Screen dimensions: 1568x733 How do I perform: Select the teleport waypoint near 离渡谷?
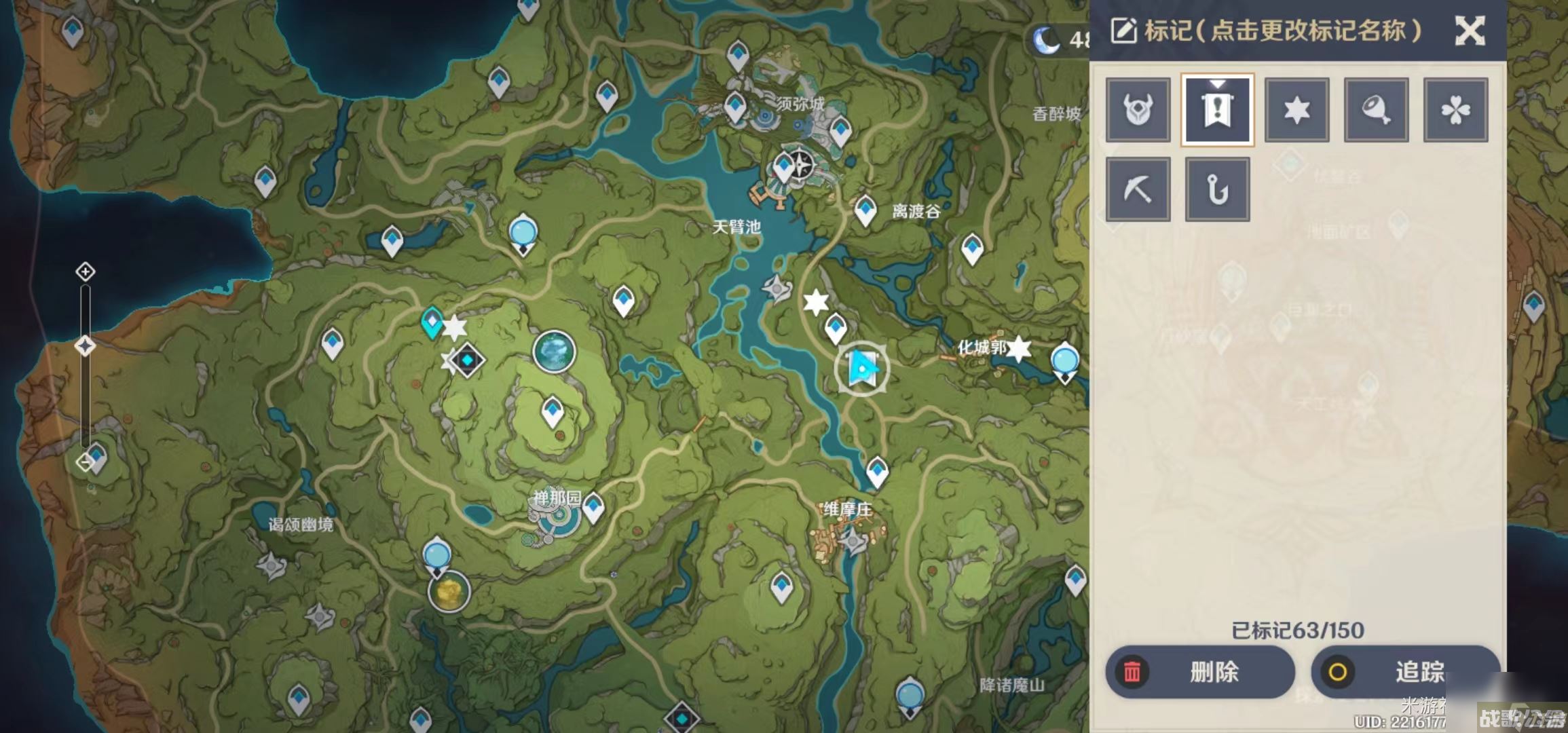pyautogui.click(x=865, y=209)
